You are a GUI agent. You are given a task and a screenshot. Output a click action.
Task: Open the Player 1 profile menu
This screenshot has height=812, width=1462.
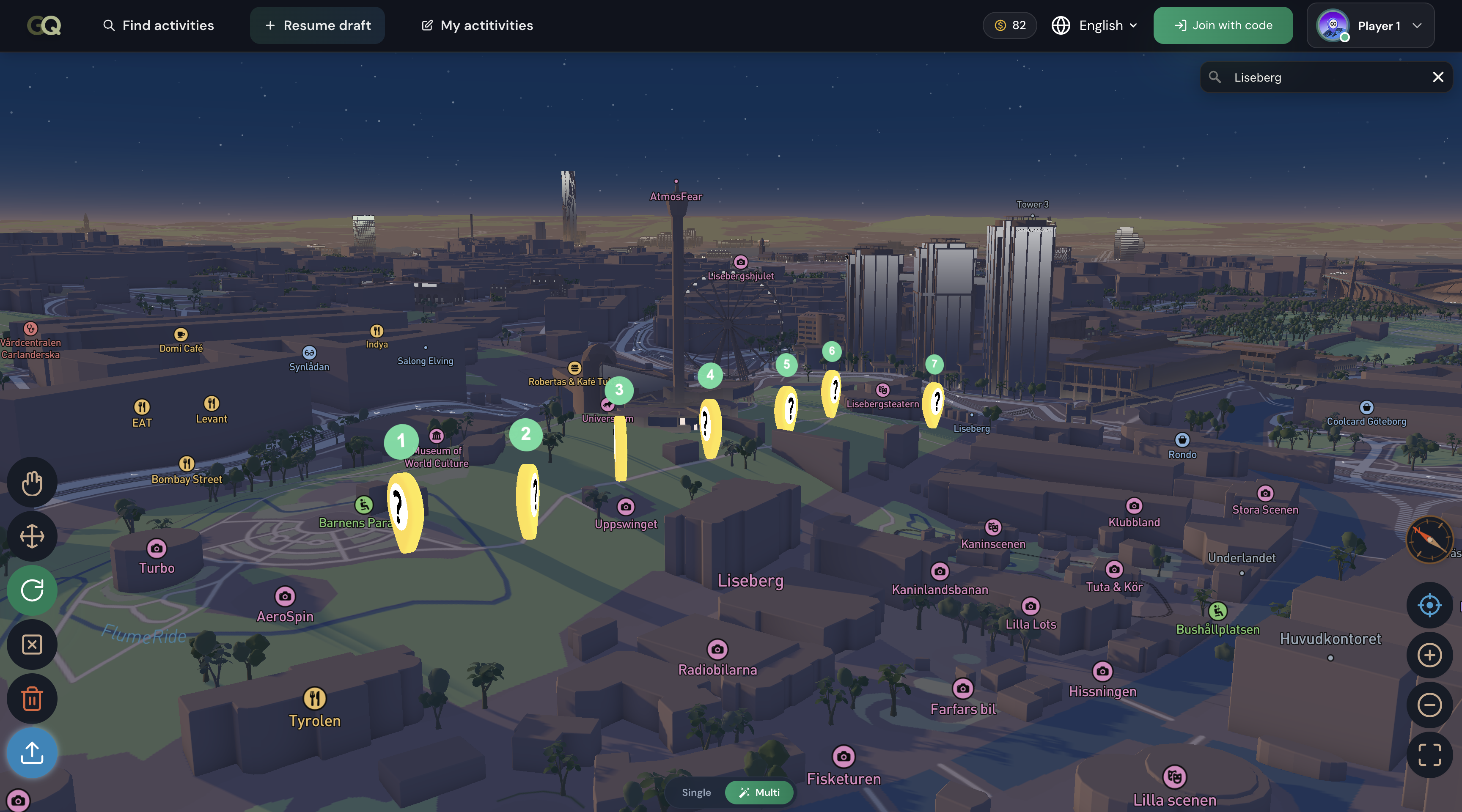[x=1370, y=25]
